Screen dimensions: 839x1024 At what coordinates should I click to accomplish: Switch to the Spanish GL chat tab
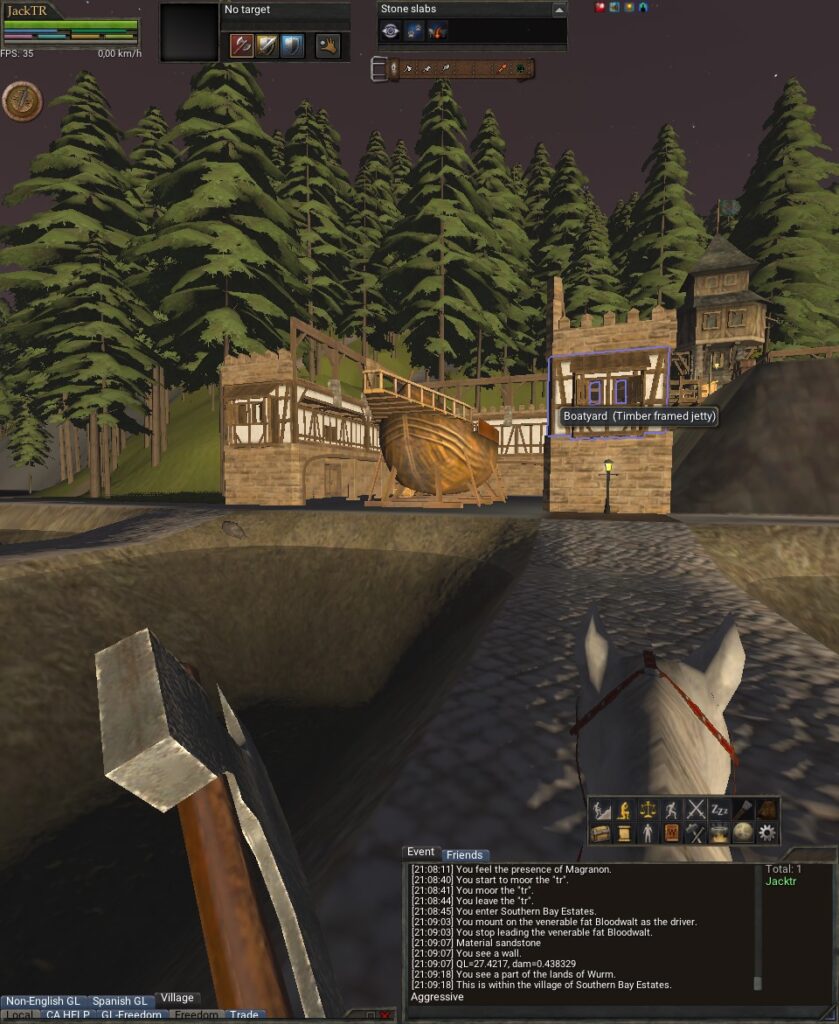point(119,1001)
